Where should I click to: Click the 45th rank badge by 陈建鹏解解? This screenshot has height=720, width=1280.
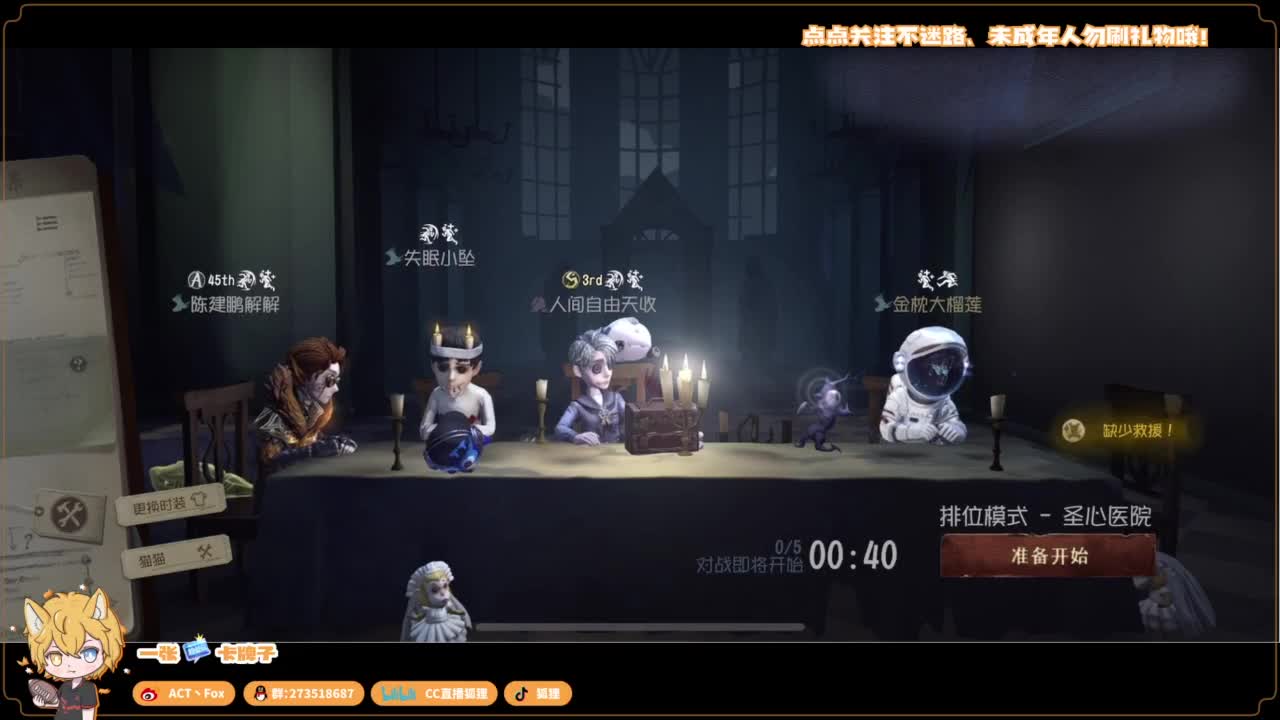(206, 281)
